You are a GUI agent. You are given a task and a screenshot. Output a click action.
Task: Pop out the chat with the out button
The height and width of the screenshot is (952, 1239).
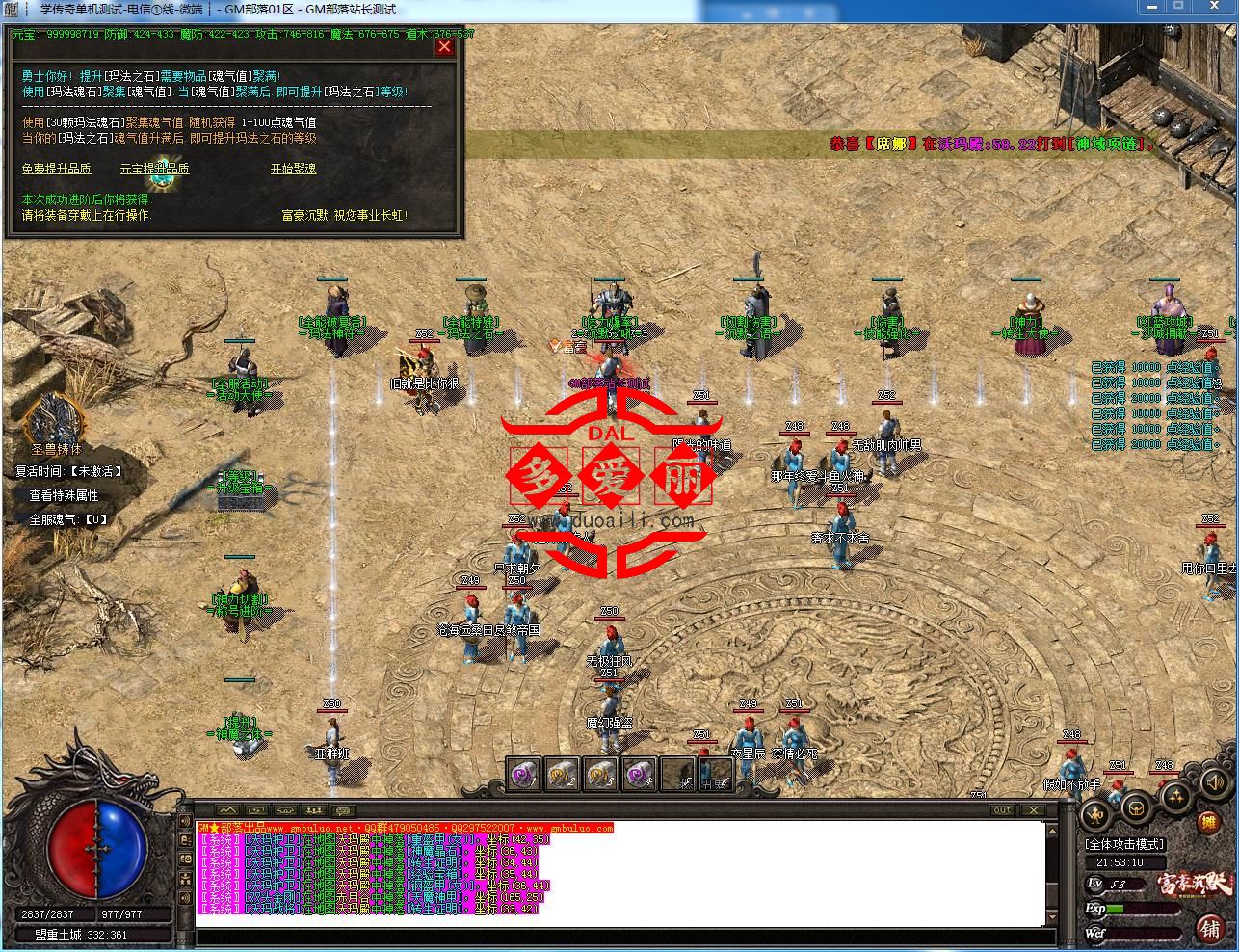point(1002,810)
